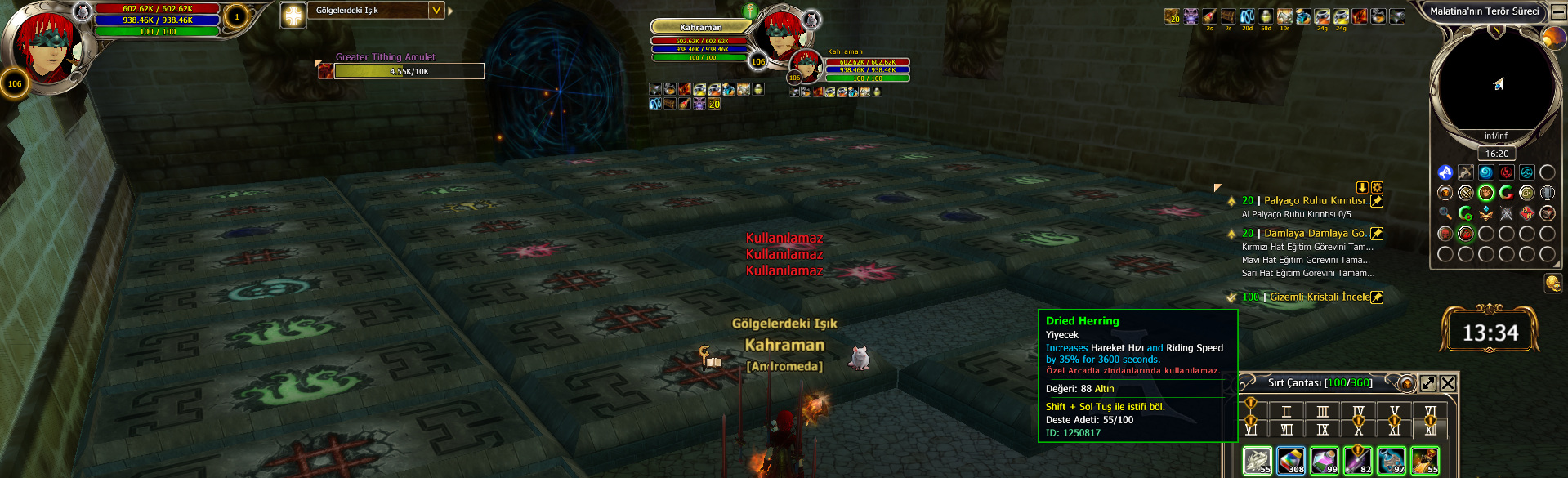Choose the orange potion stack in the bag
This screenshot has height=478, width=1568.
point(1425,460)
